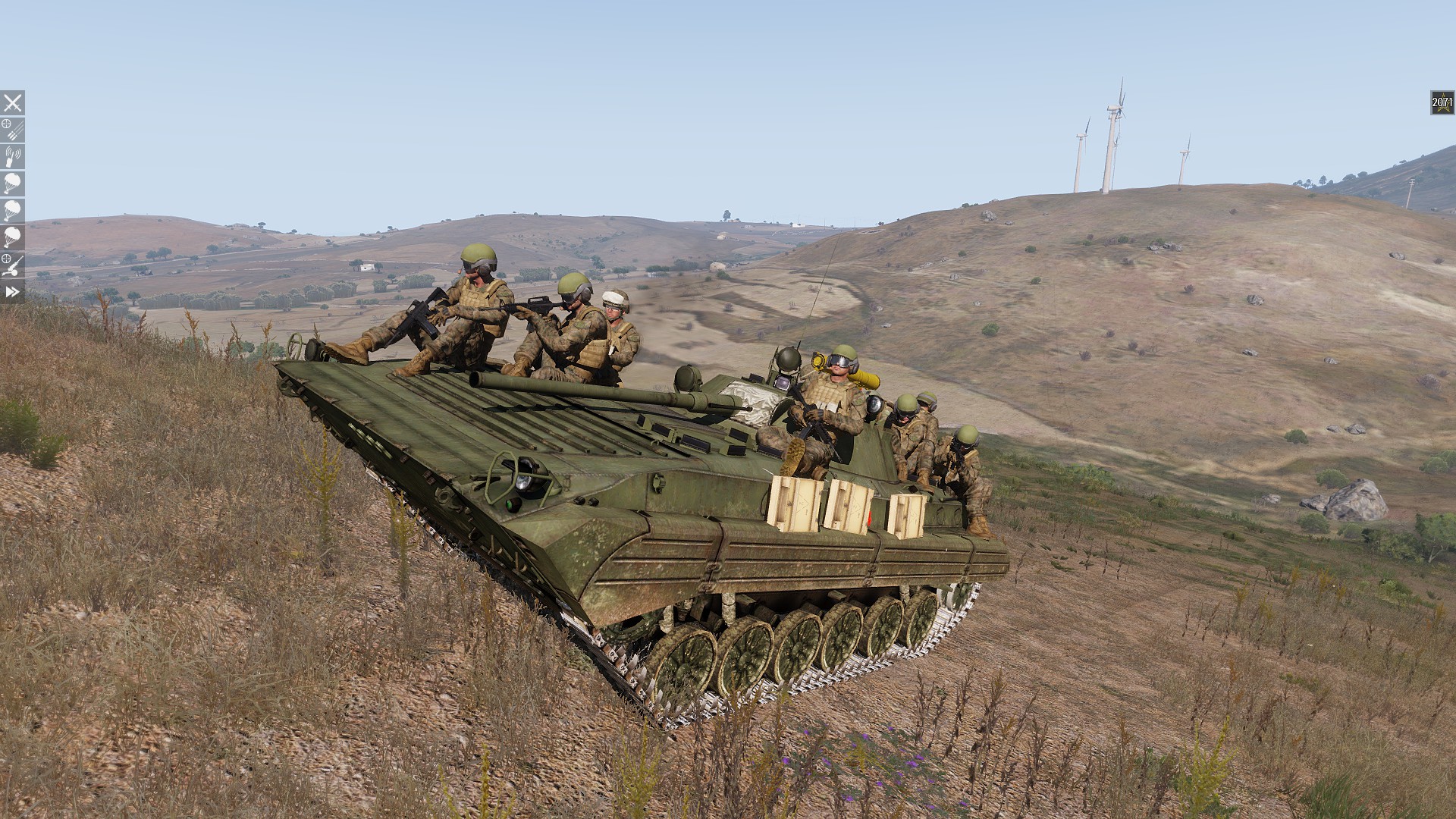Viewport: 1456px width, 819px height.
Task: Expand the toolbar with double arrow
Action: [12, 292]
